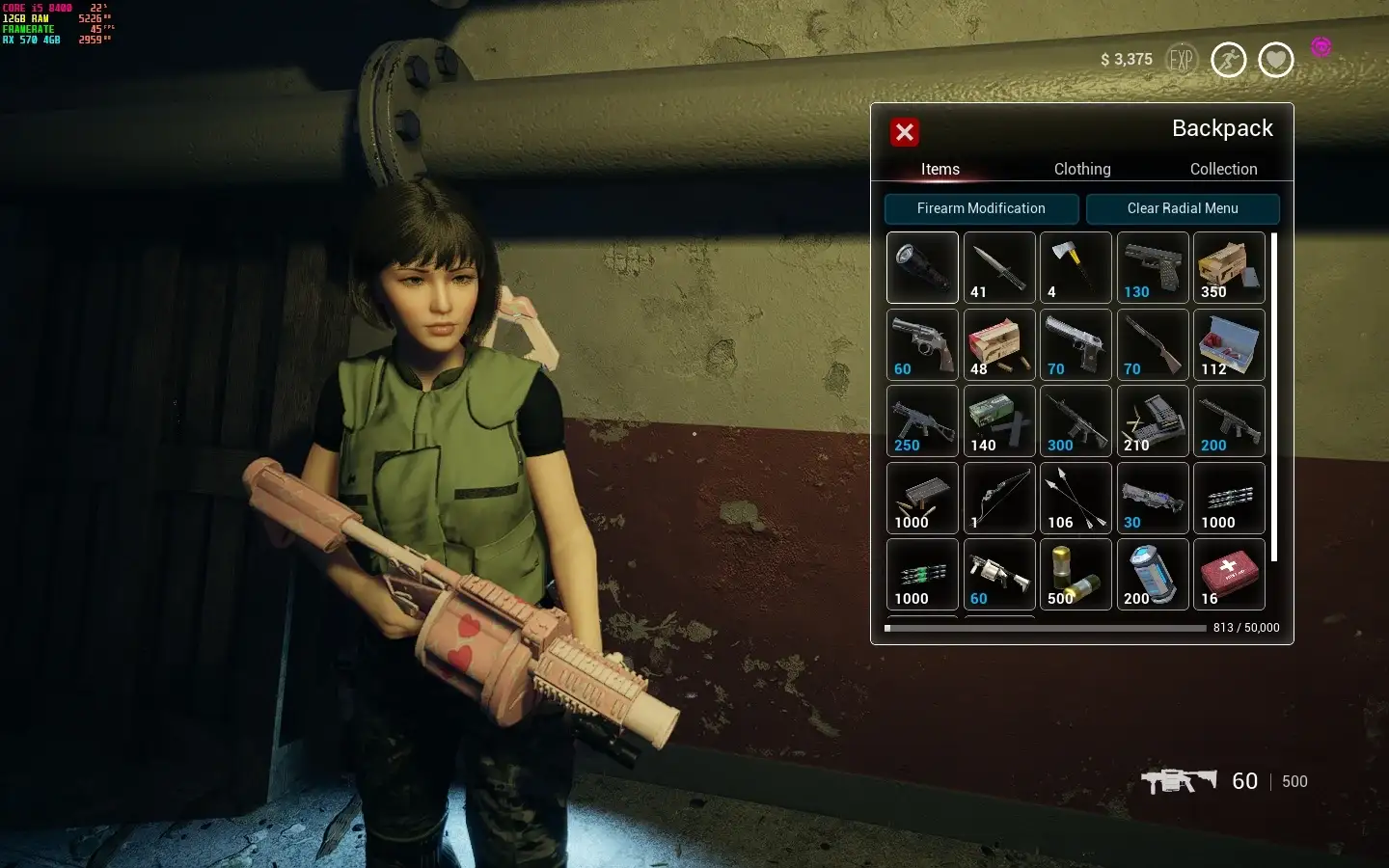Select the grenade launcher slot
Image resolution: width=1389 pixels, height=868 pixels.
(x=999, y=574)
